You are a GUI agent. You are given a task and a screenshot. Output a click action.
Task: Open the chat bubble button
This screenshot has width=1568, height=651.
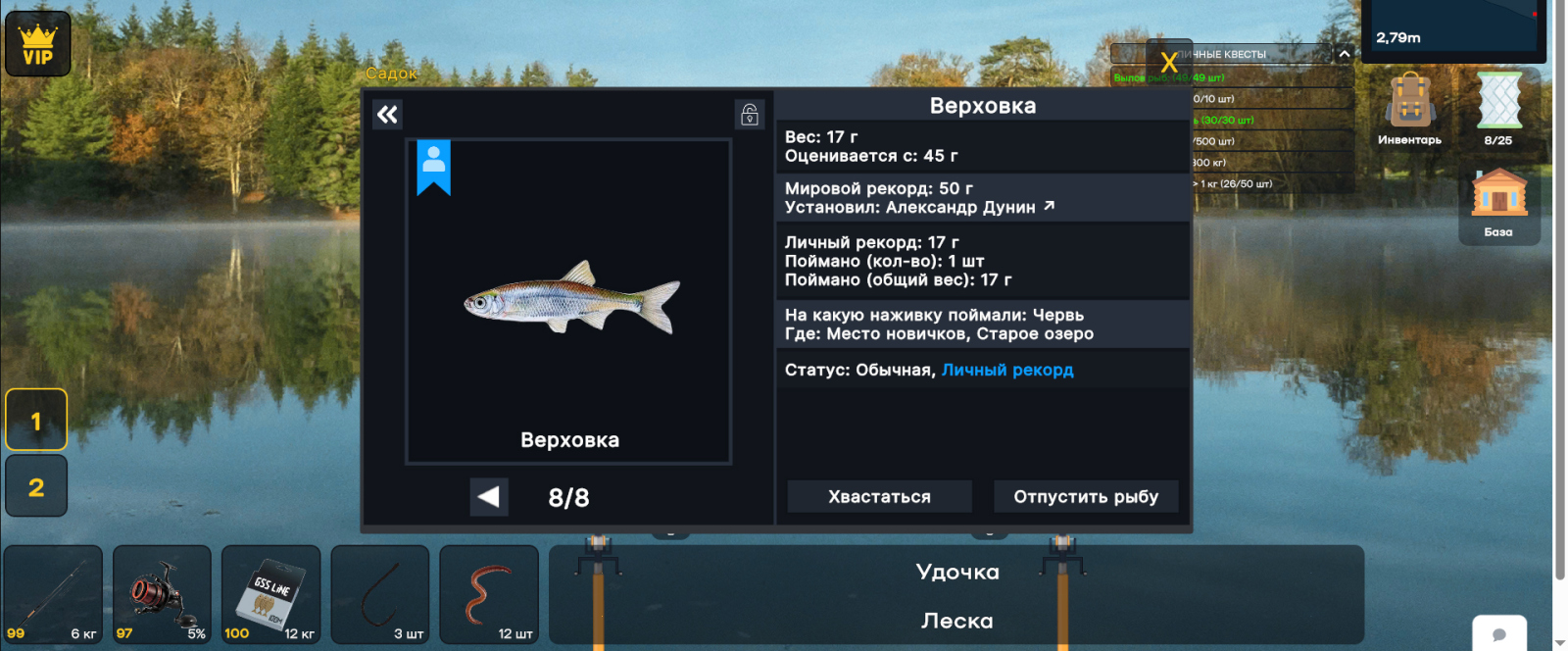tap(1498, 634)
